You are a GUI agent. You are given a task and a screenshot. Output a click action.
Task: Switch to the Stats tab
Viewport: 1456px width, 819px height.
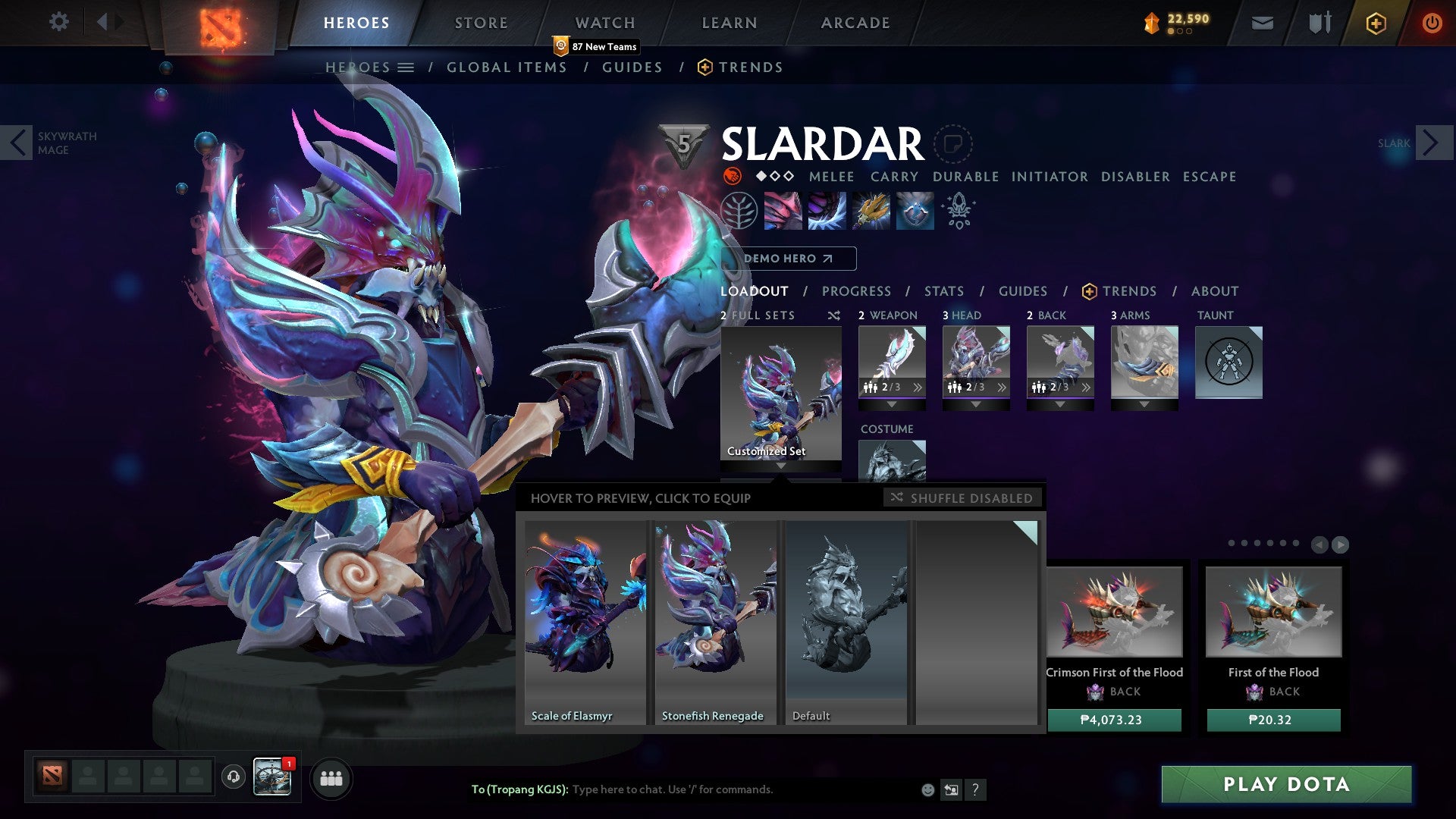[x=944, y=290]
